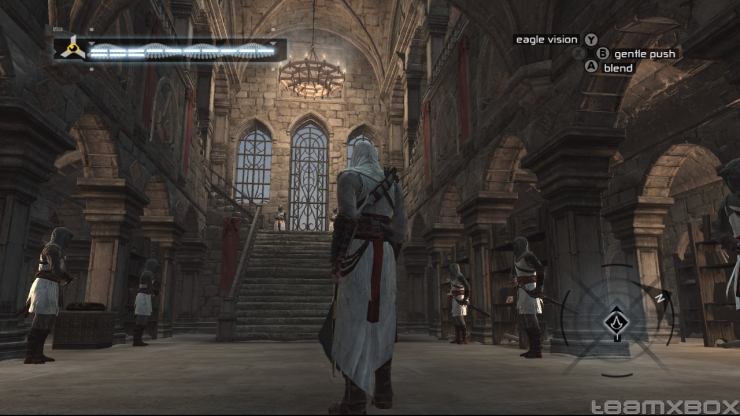Click the Animus logo beside sync bar

pos(71,48)
